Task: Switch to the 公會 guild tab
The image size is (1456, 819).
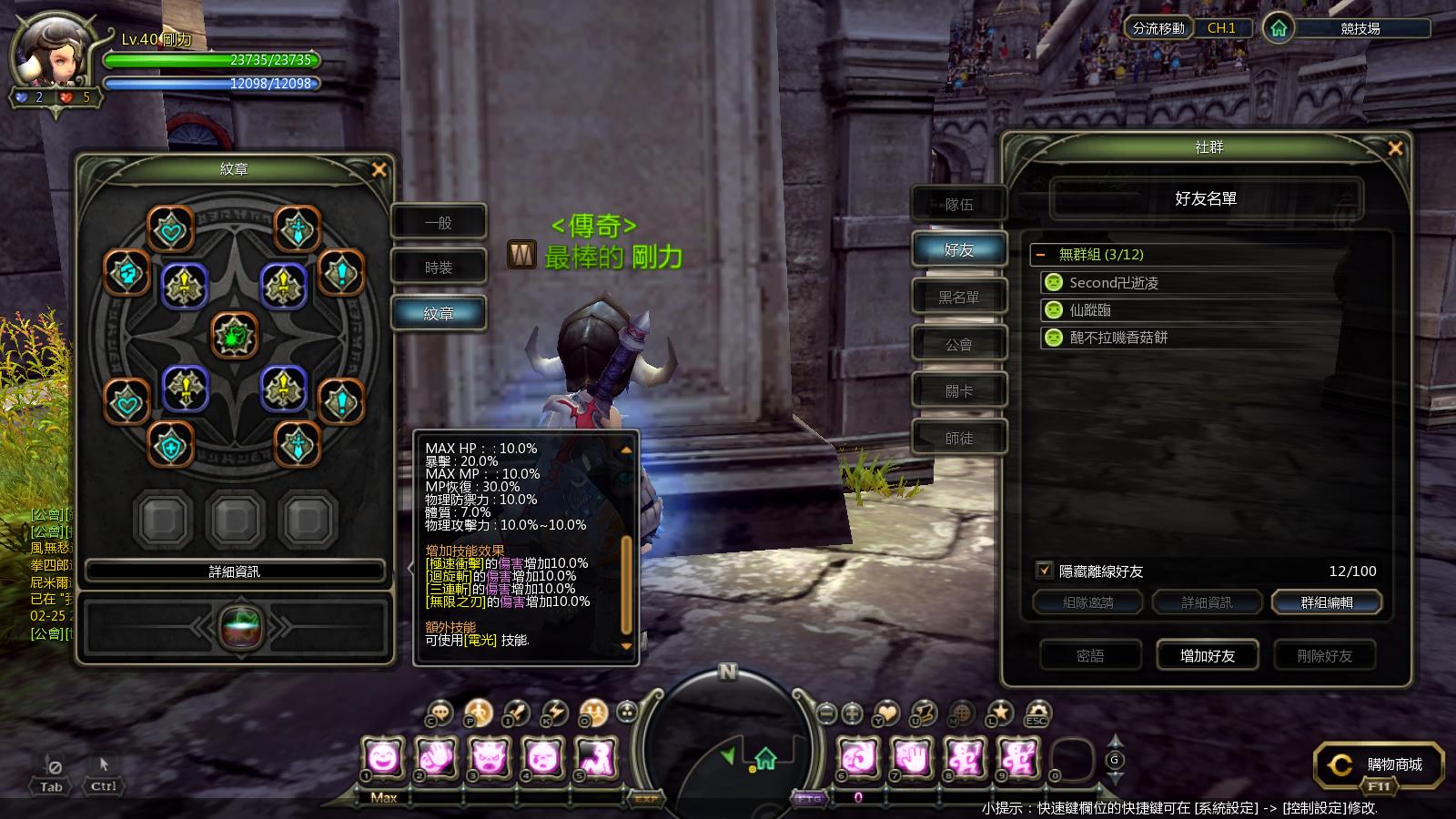Action: tap(959, 345)
